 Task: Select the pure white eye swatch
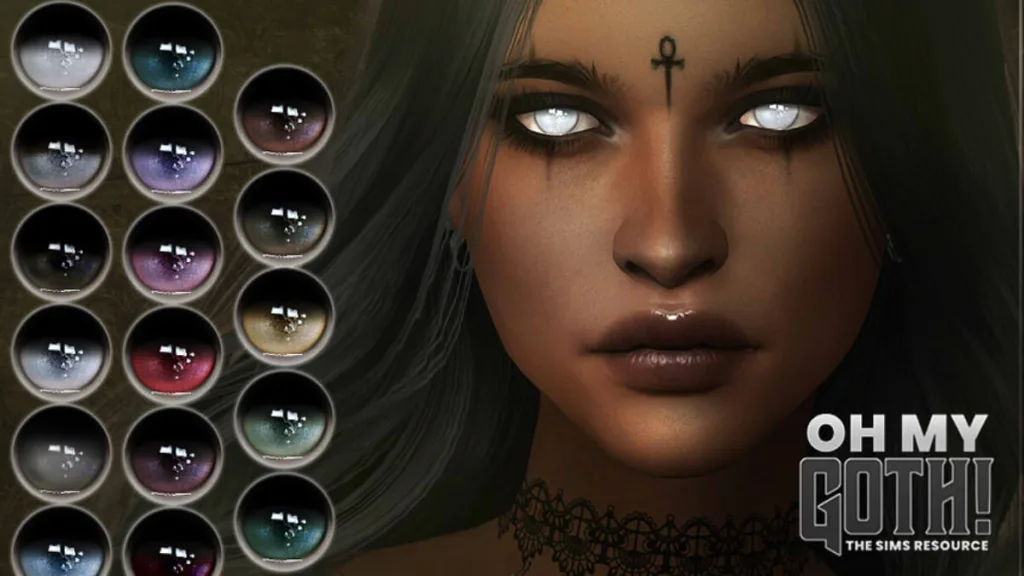61,50
